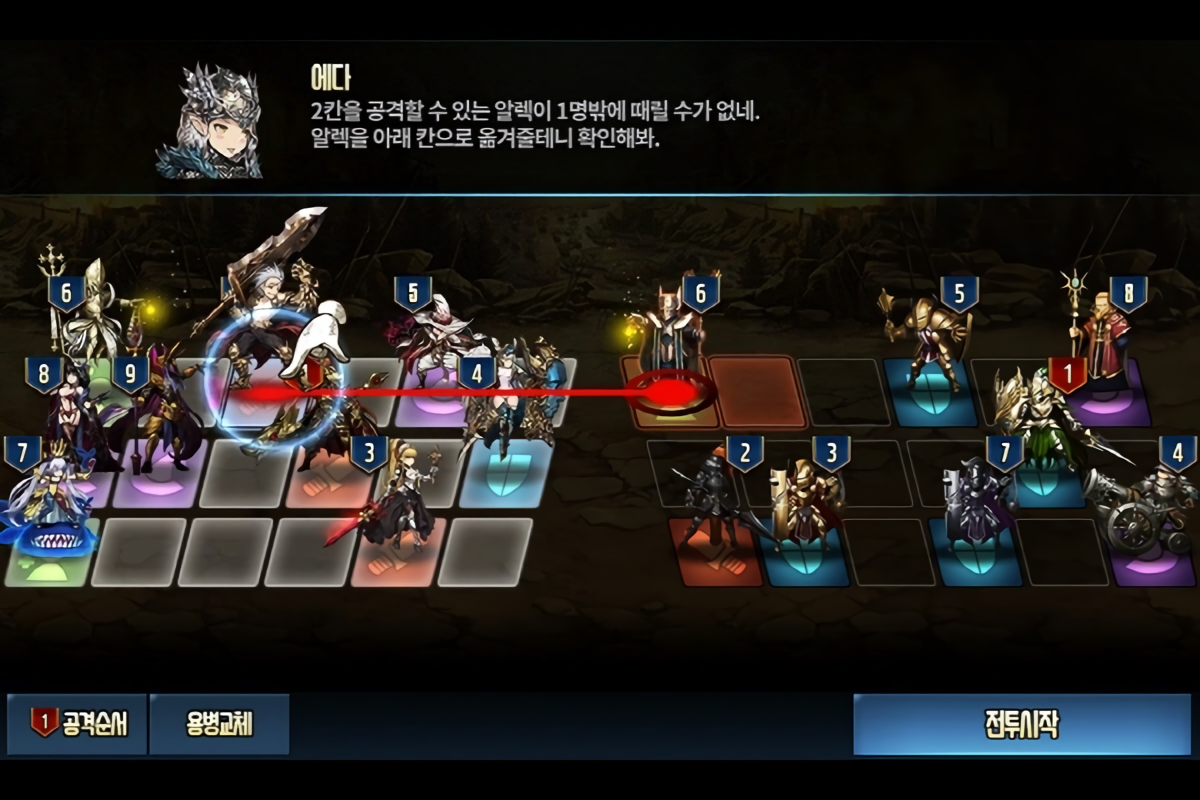Target the golden enemy knight with badge 5
The image size is (1200, 800).
click(x=928, y=345)
